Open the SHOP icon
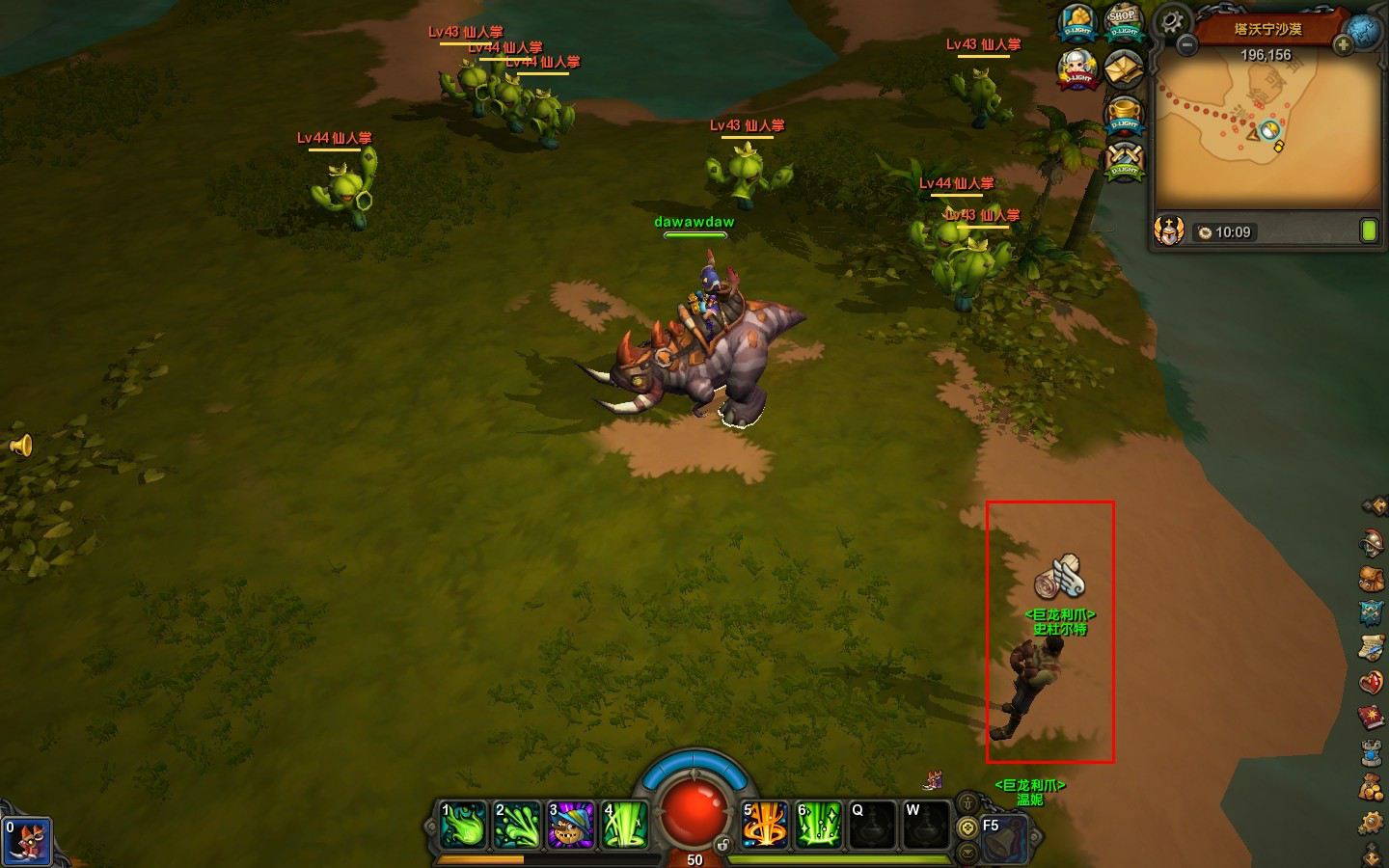Viewport: 1389px width, 868px height. [x=1123, y=22]
